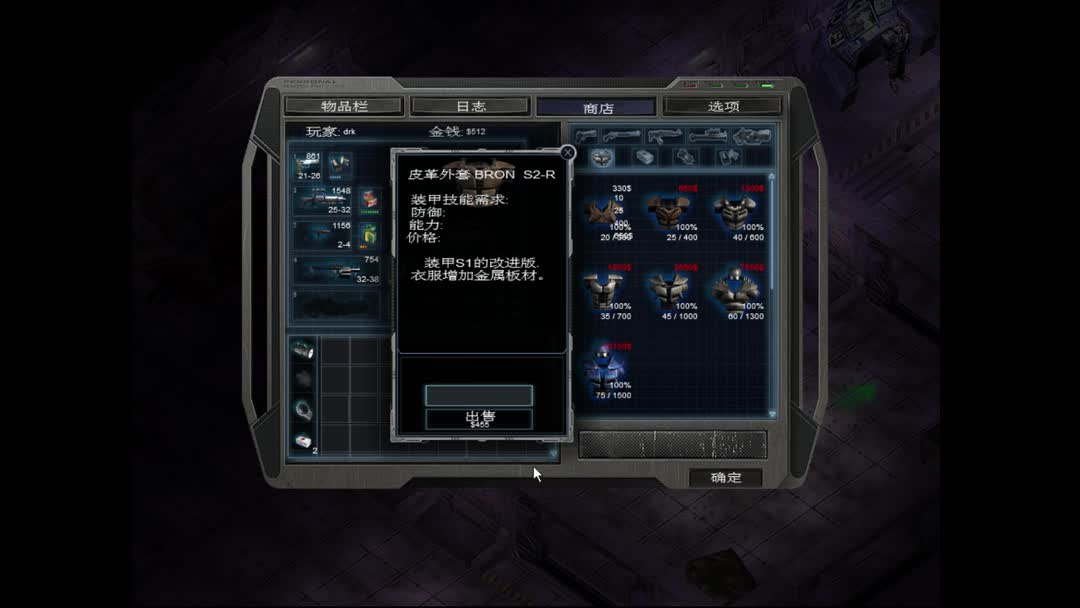Screen dimensions: 1080x608
Task: Show the pistol weapon category
Action: (x=587, y=135)
